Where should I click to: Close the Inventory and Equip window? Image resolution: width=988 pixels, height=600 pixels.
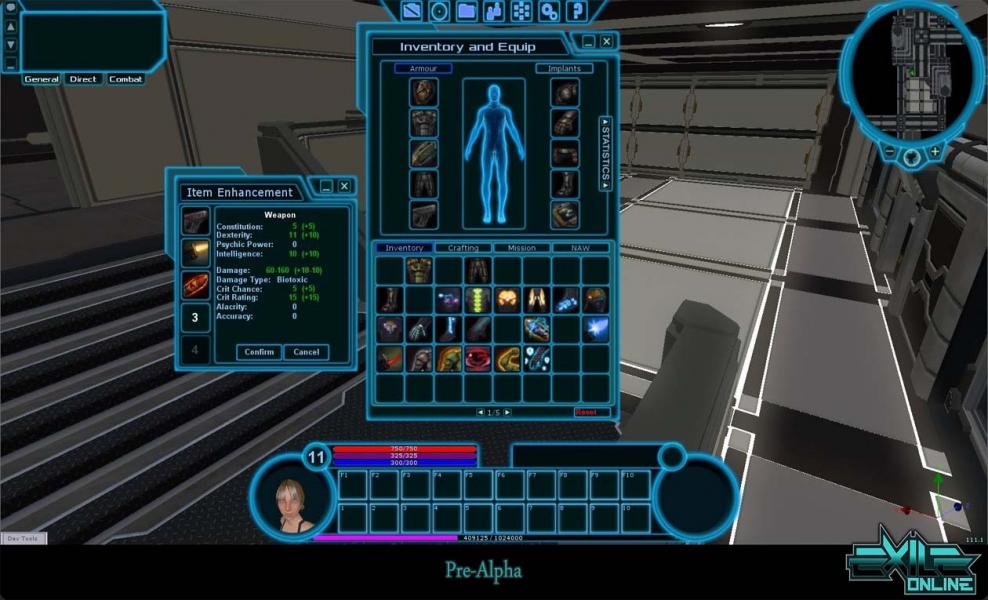point(606,41)
